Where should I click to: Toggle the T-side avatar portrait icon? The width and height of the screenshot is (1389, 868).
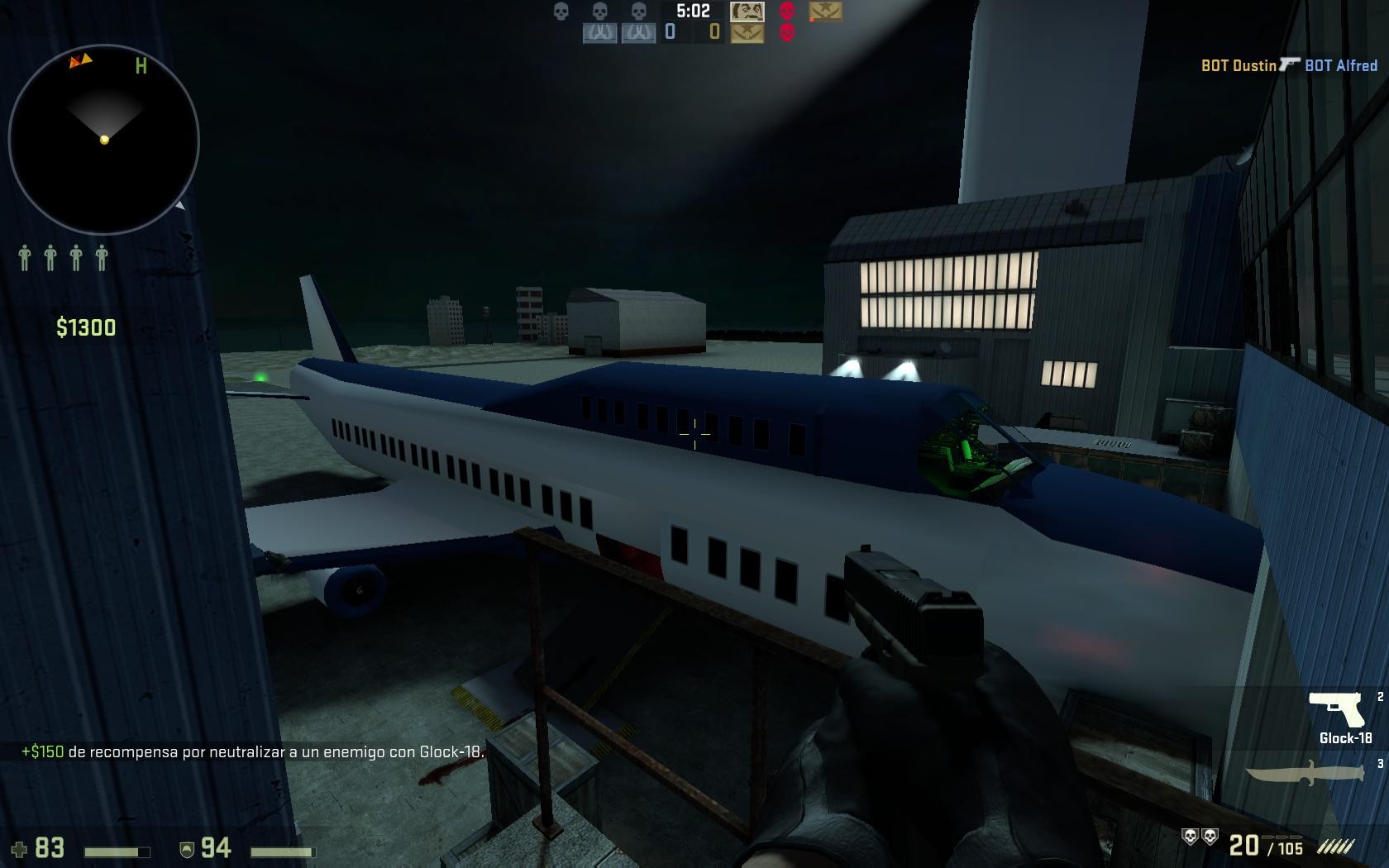[747, 12]
